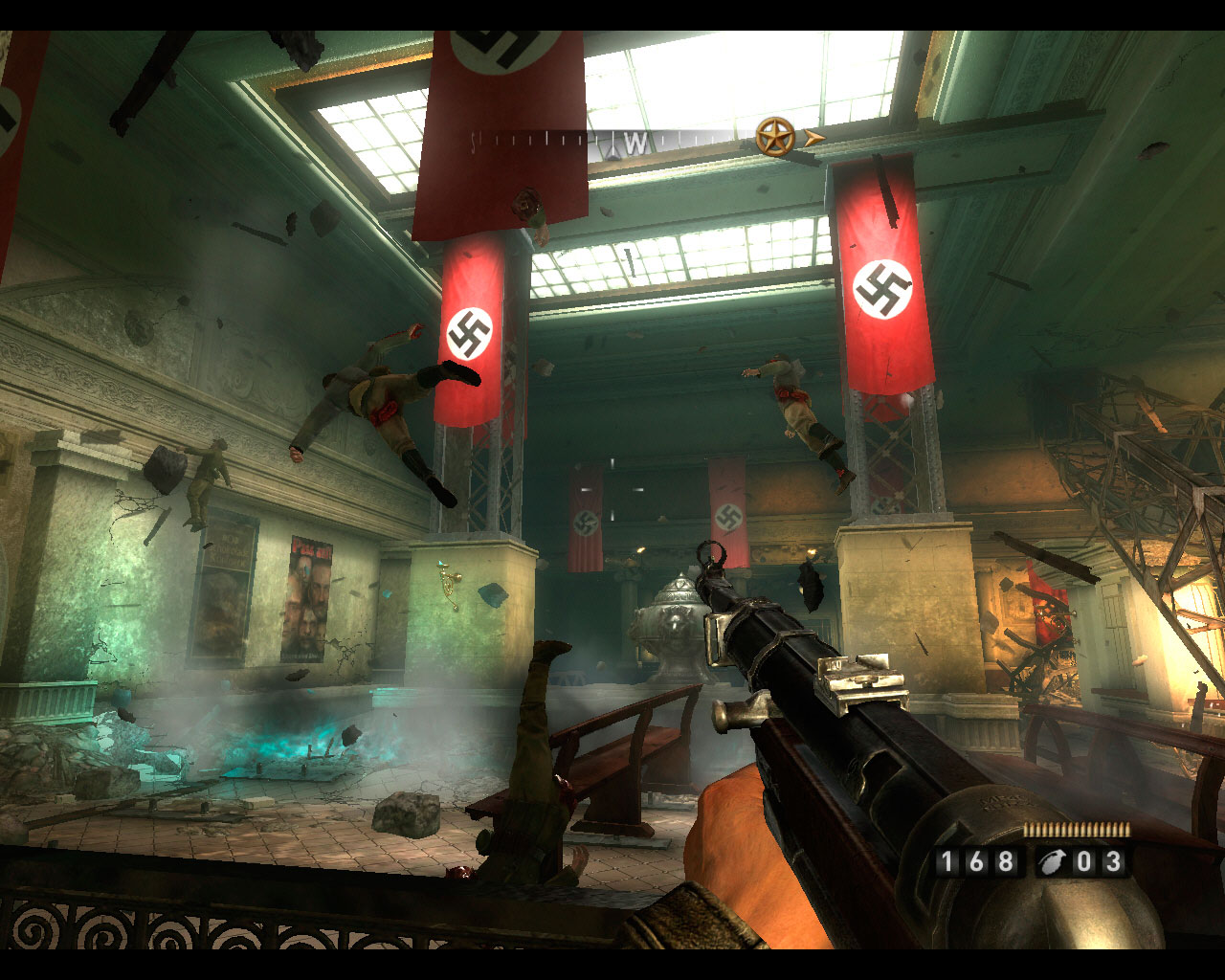The width and height of the screenshot is (1225, 980).
Task: Select the compass heading strip
Action: (612, 142)
